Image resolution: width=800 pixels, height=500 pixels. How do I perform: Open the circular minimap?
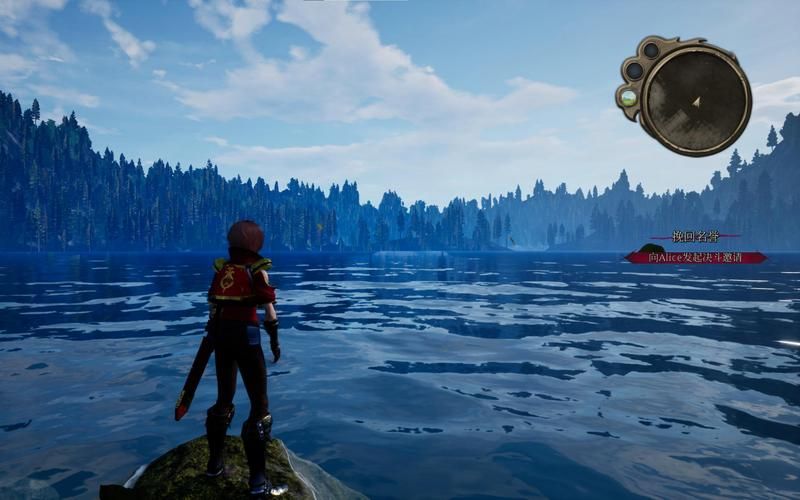pyautogui.click(x=696, y=98)
